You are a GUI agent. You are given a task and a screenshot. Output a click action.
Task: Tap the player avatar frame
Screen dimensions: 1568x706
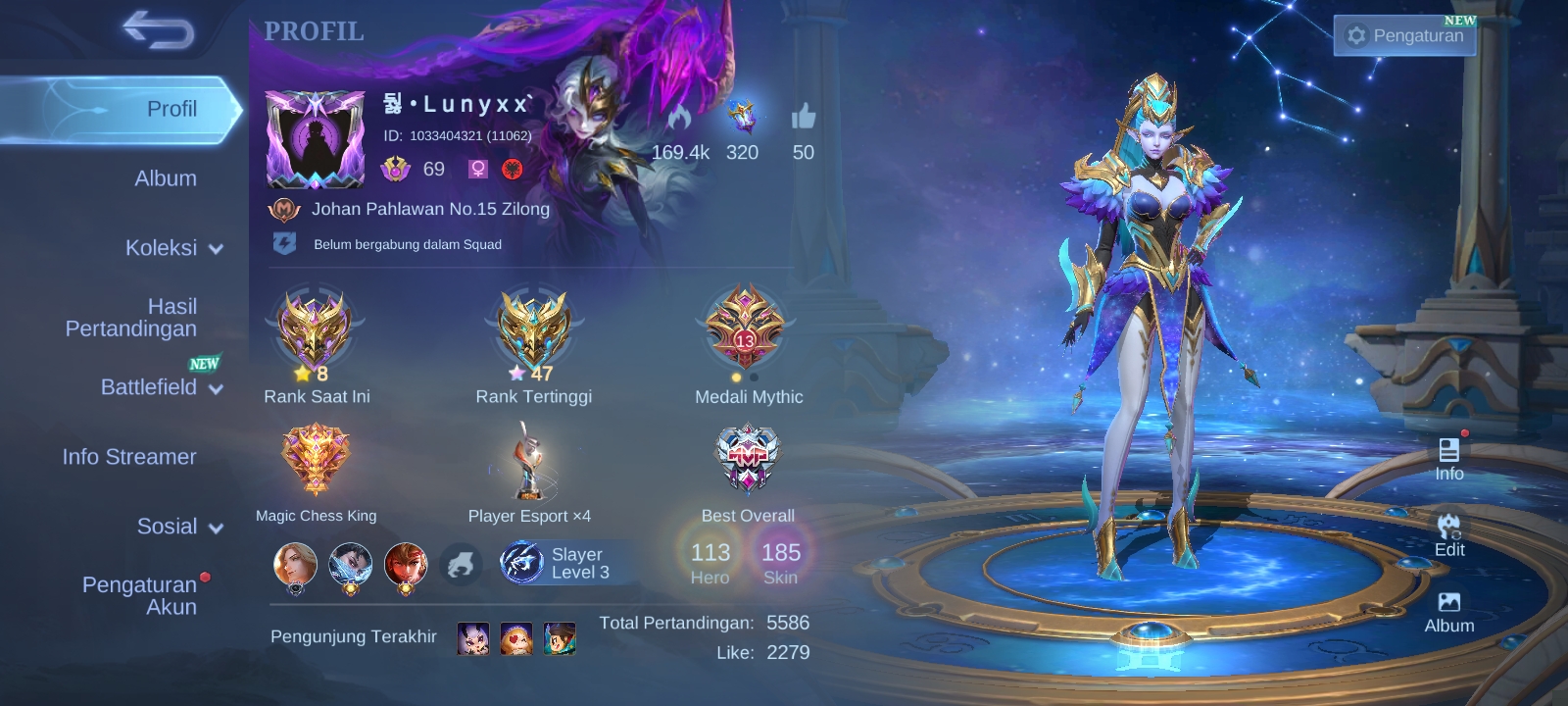coord(316,139)
